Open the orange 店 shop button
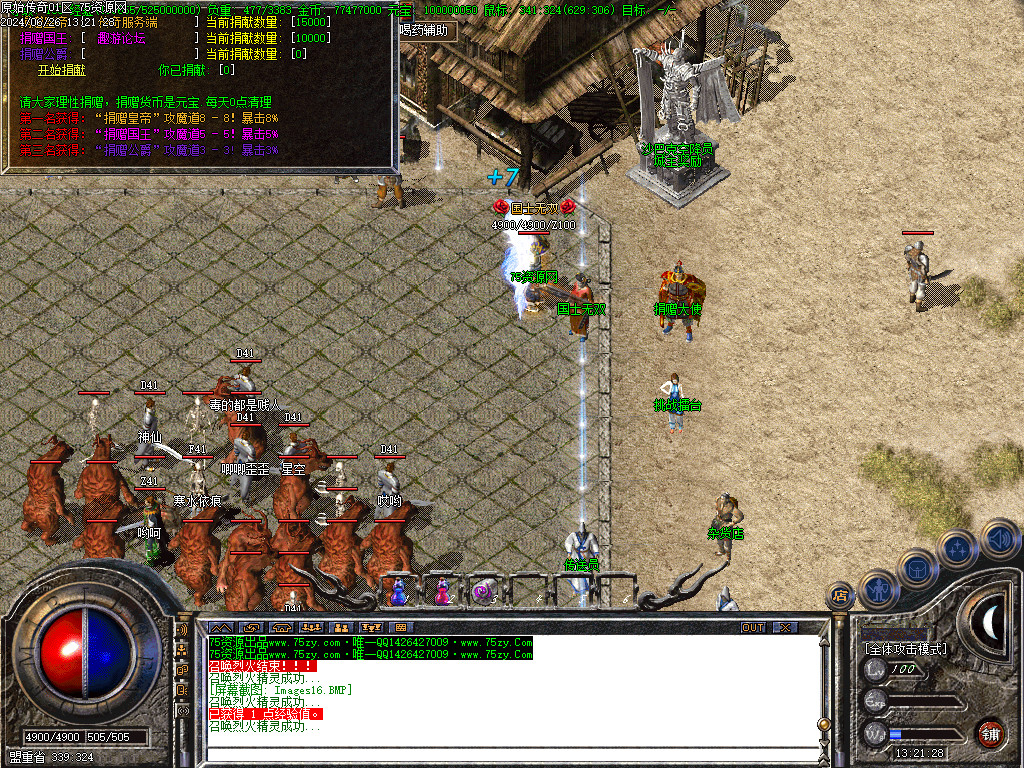The height and width of the screenshot is (768, 1024). (x=840, y=596)
